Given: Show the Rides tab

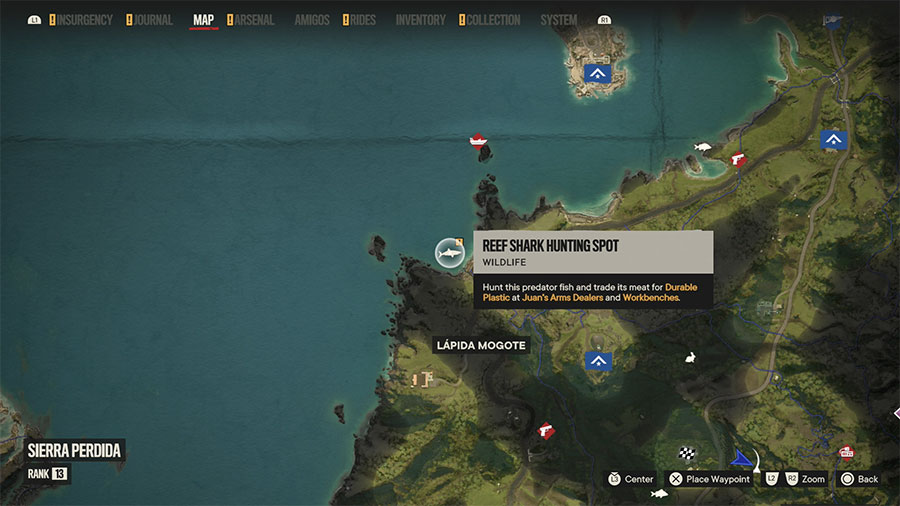Looking at the screenshot, I should pos(362,20).
